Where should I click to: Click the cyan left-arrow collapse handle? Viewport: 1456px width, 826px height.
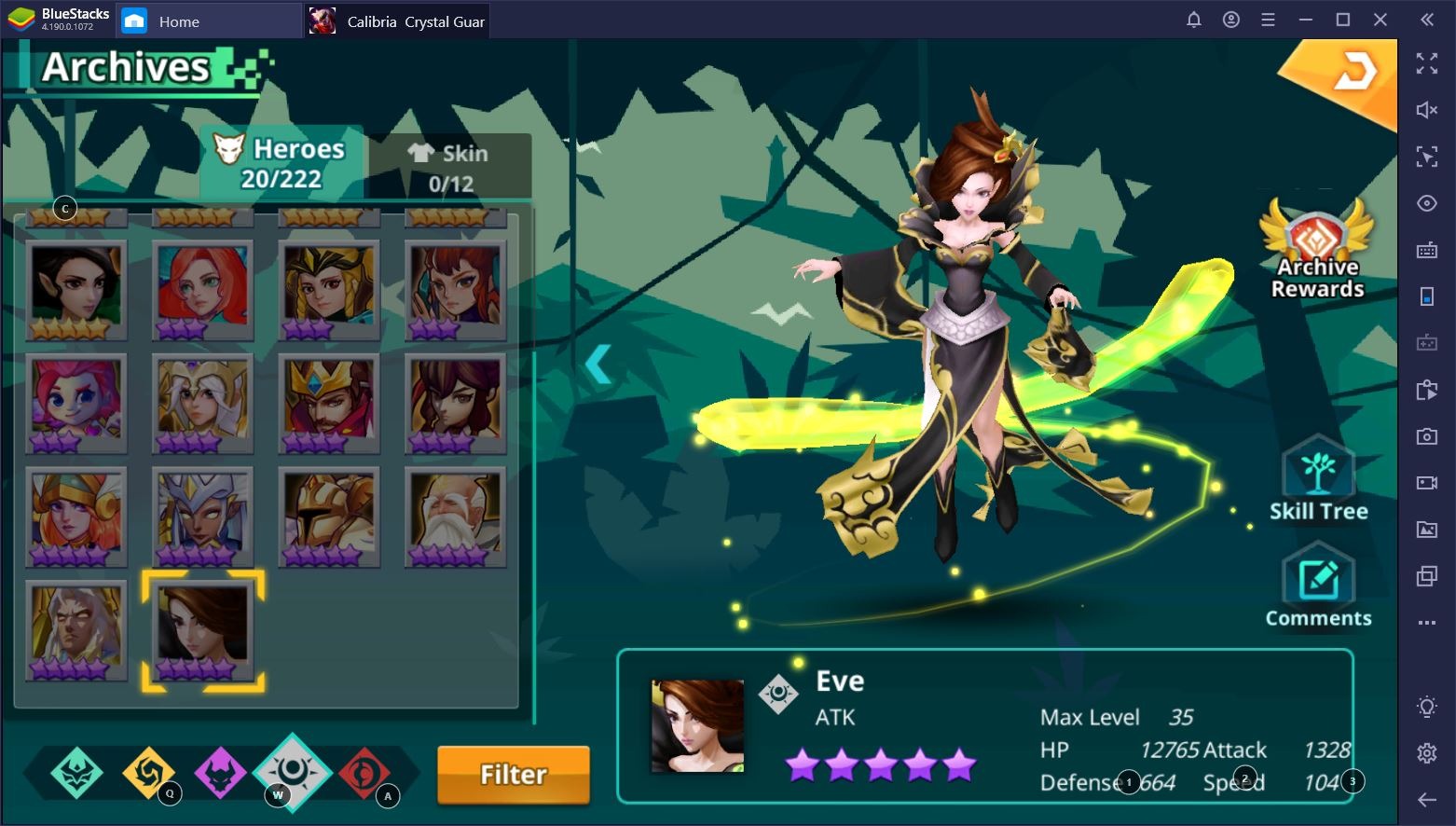[598, 364]
